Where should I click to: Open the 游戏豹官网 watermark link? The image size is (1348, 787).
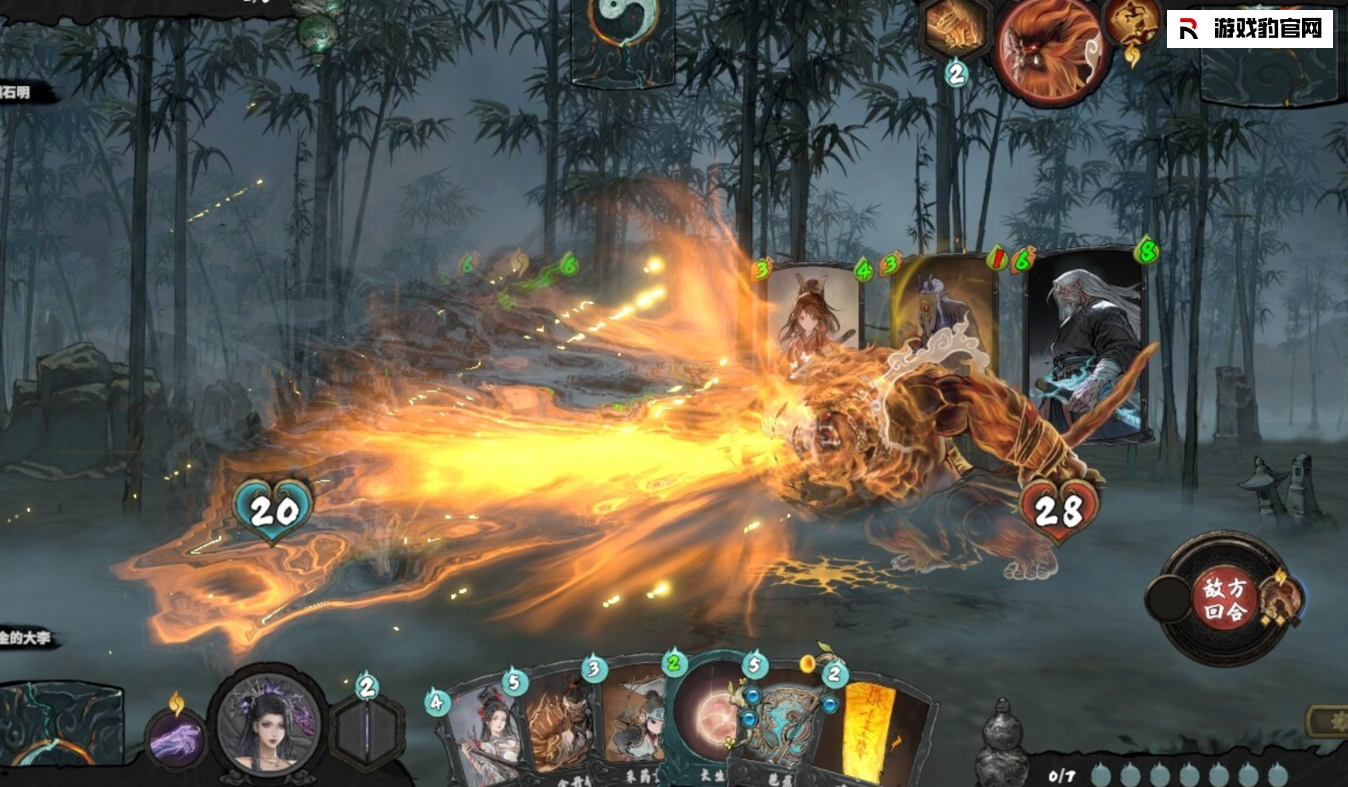point(1249,29)
